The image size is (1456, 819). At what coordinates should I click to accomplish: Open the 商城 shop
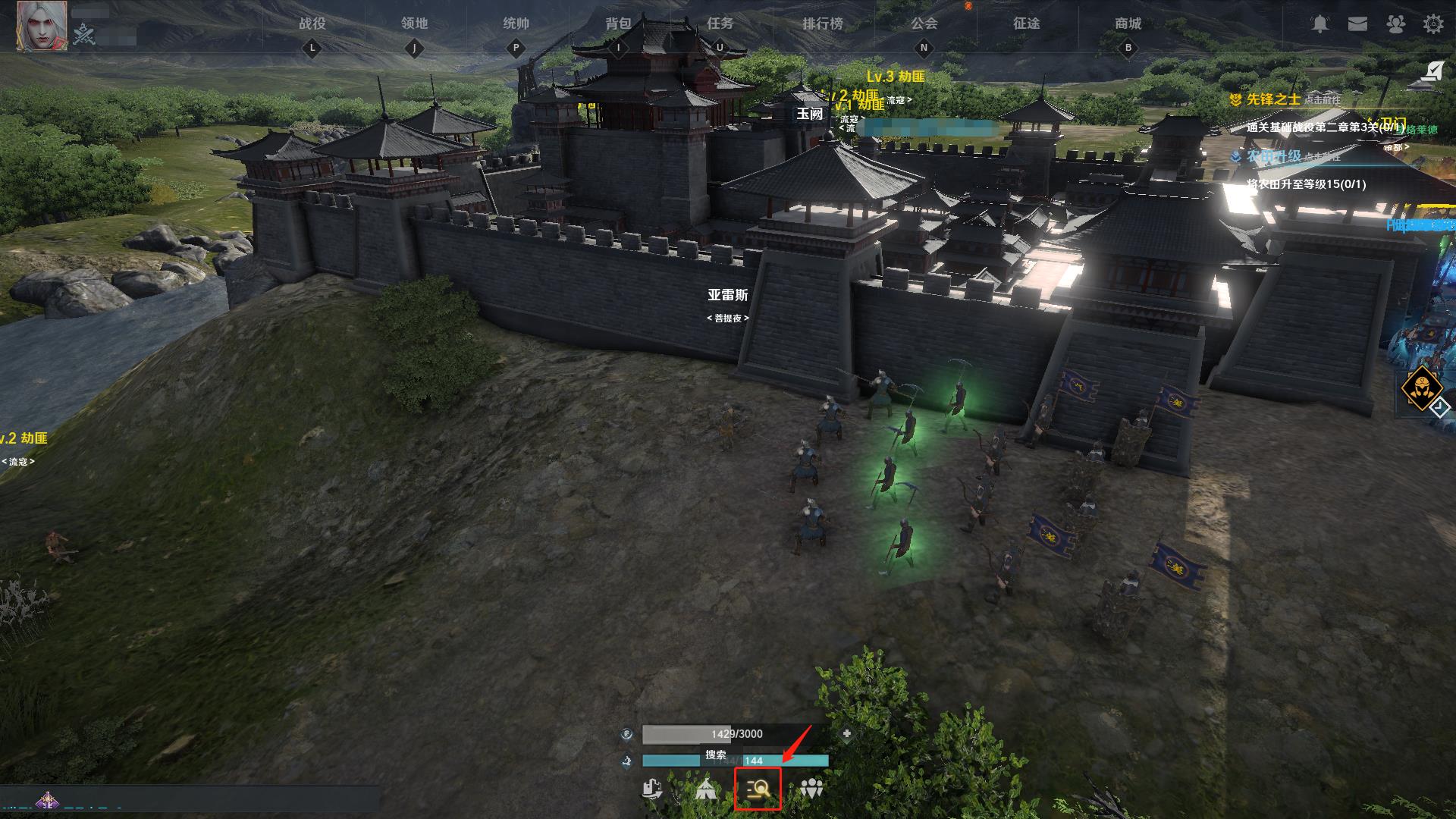(1128, 24)
